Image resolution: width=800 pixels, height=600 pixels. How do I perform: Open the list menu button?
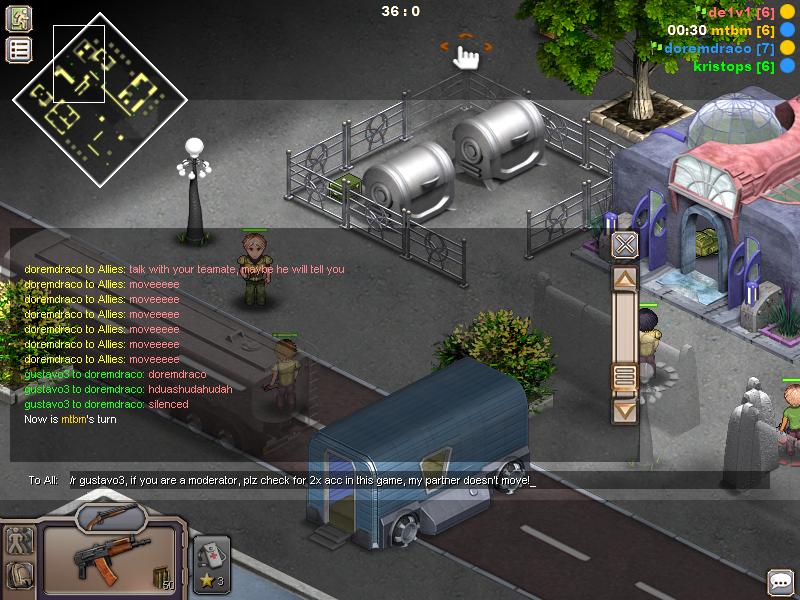[19, 50]
